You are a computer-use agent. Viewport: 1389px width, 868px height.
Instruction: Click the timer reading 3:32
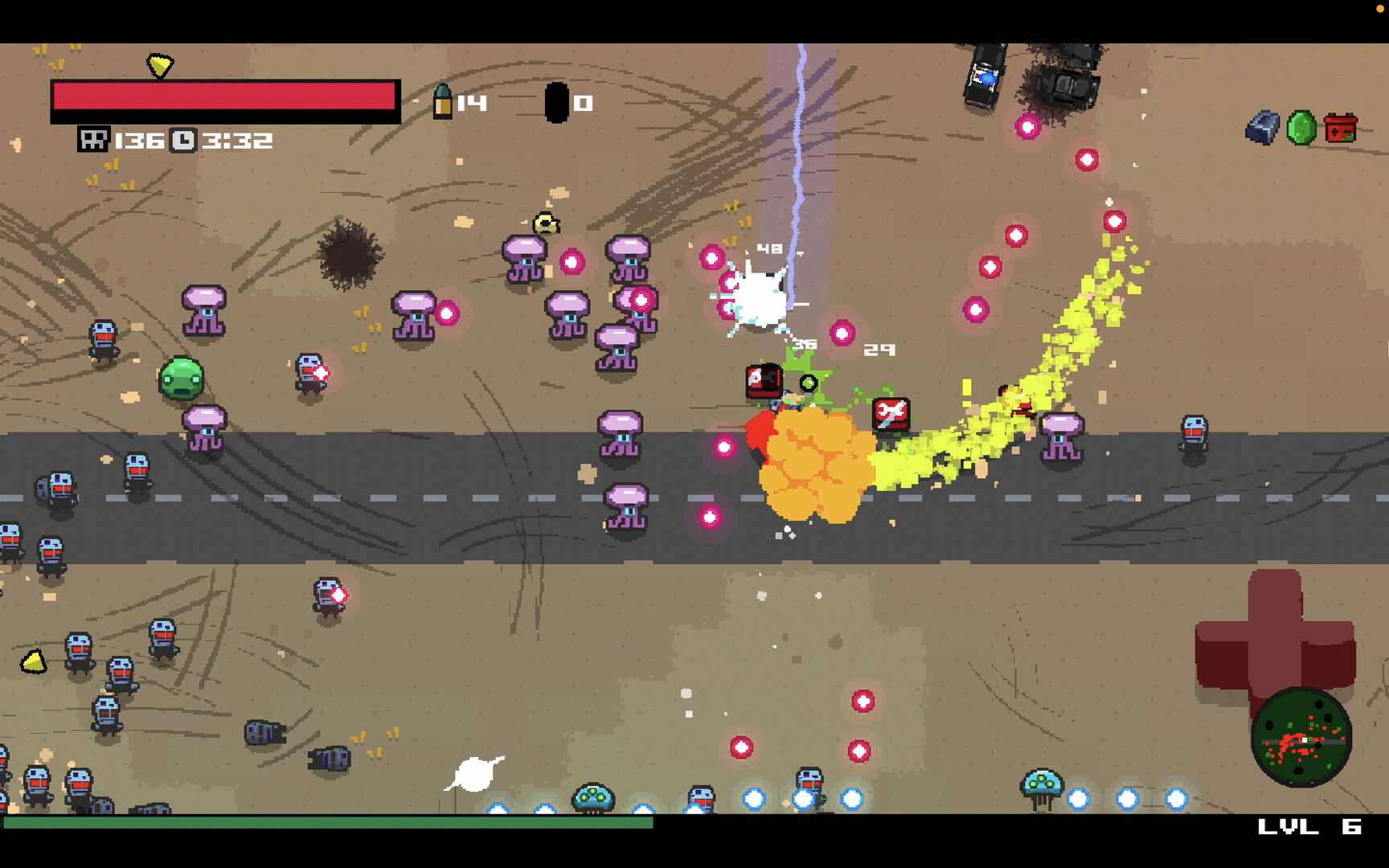click(237, 140)
